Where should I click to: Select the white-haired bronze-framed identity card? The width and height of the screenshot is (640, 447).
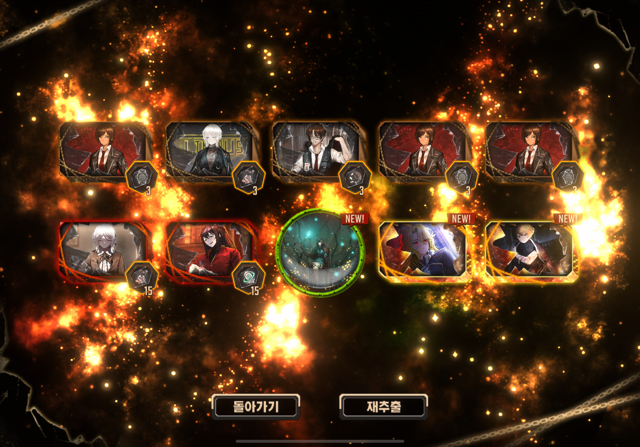(x=210, y=152)
